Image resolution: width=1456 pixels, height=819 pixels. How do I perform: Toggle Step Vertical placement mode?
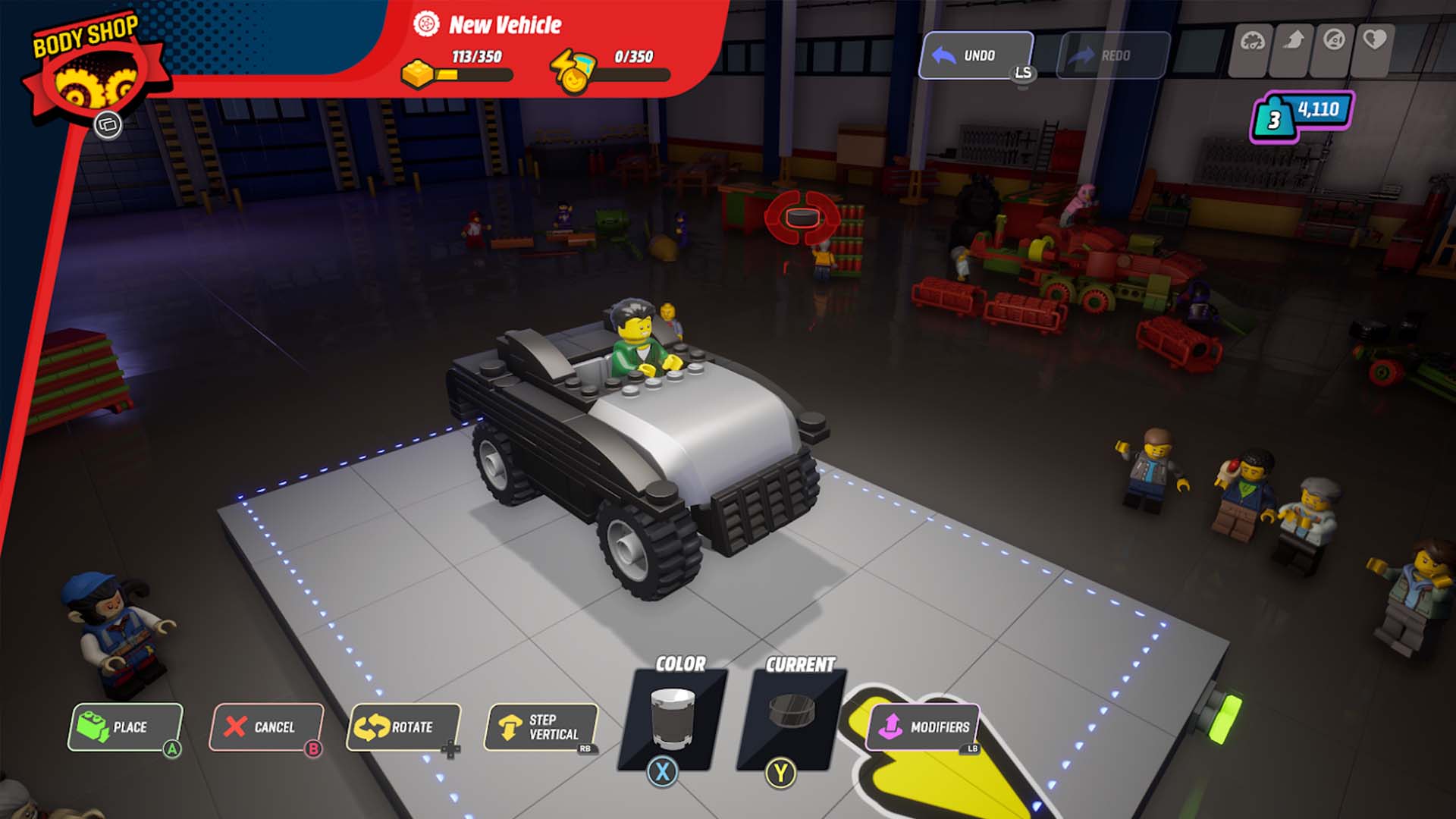pos(540,728)
